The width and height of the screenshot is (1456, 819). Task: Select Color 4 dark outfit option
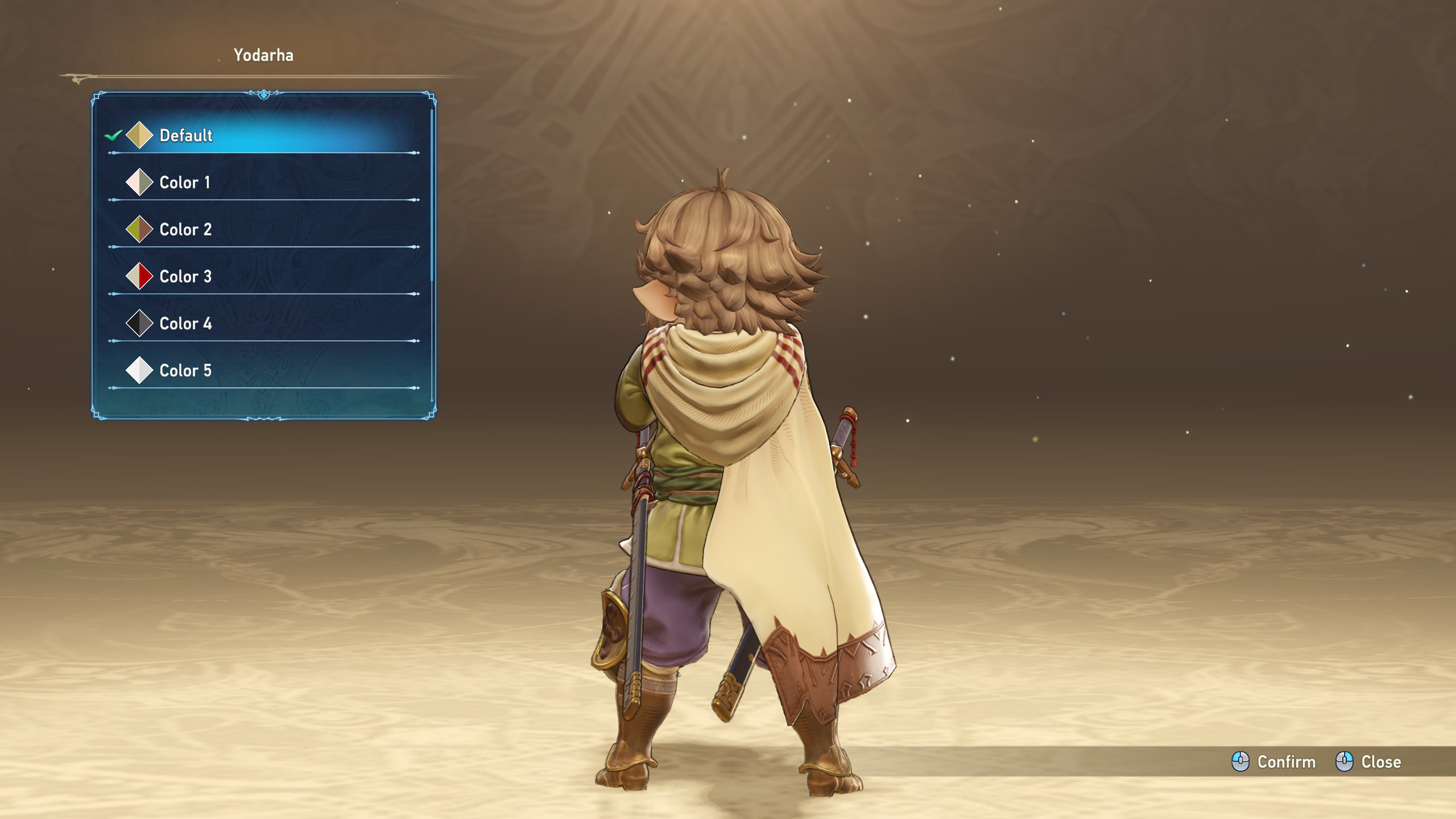click(185, 324)
